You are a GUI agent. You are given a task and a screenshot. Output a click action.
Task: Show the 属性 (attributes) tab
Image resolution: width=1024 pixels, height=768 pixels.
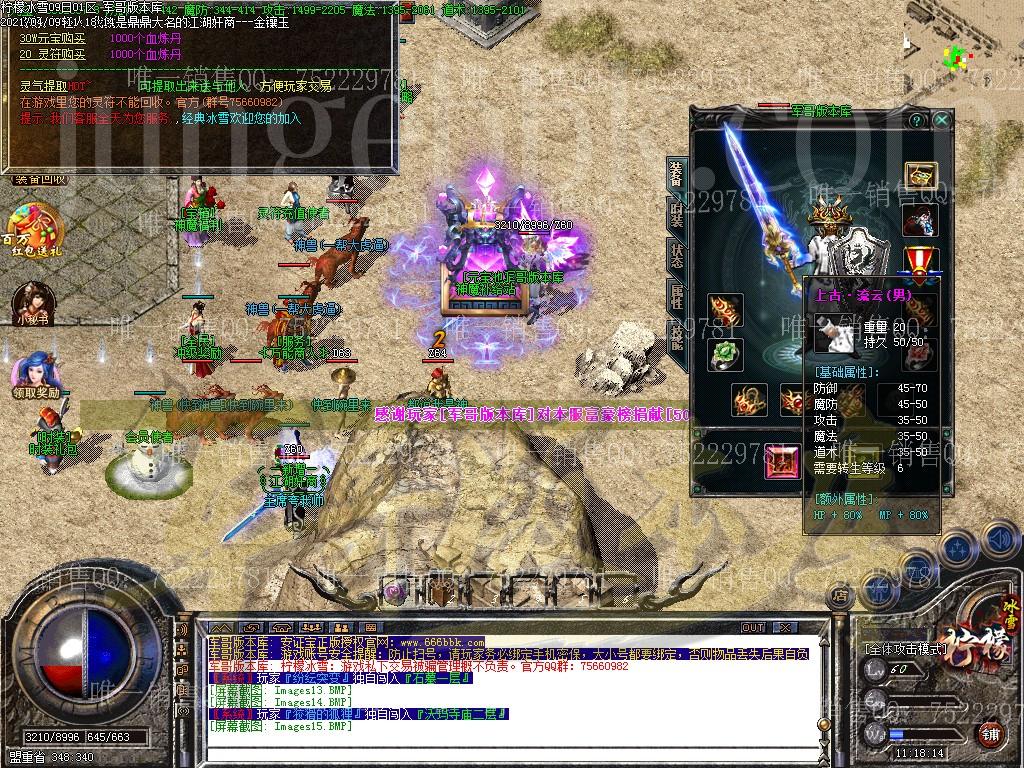(x=677, y=296)
